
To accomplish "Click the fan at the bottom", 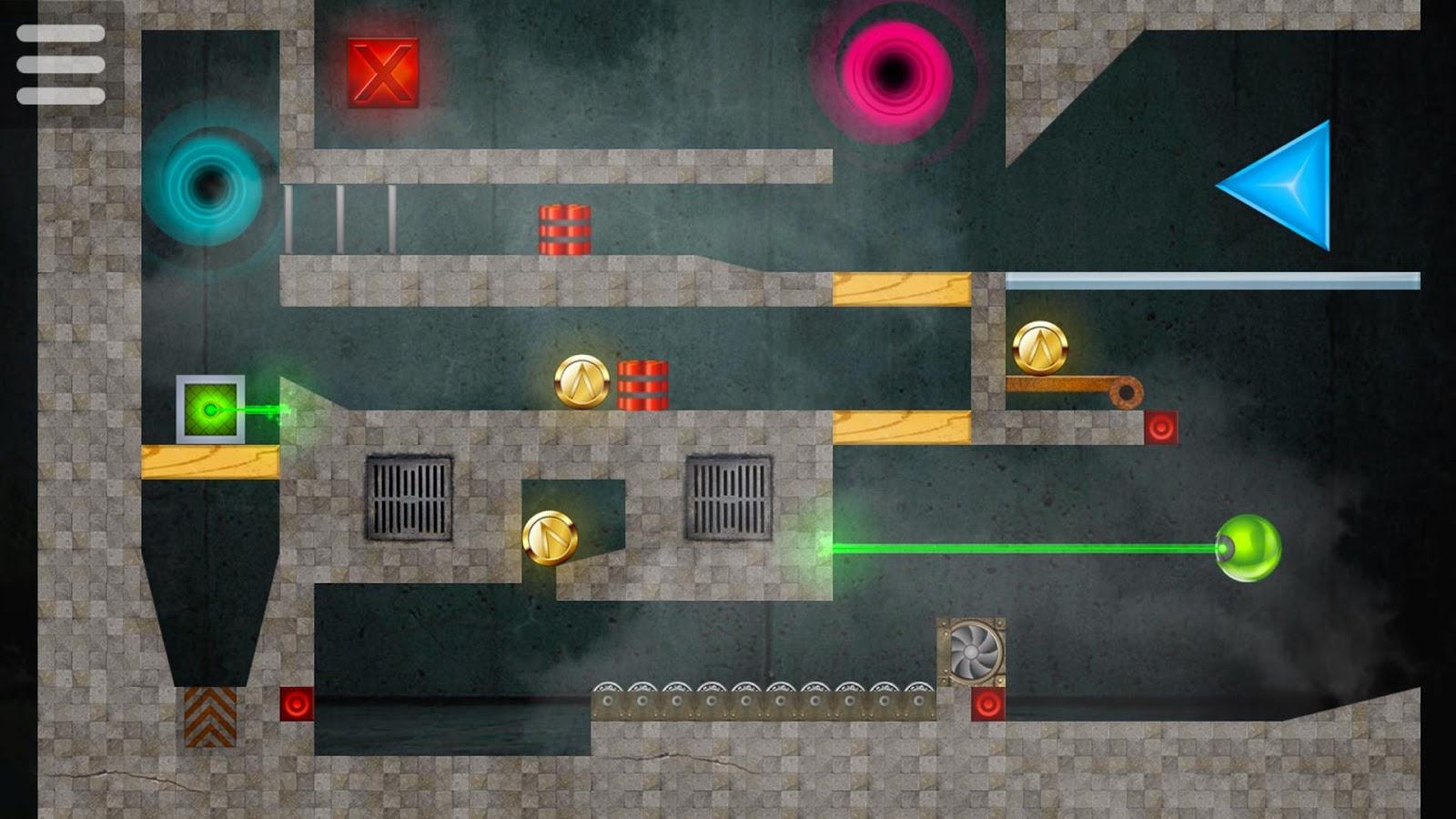I will point(972,652).
